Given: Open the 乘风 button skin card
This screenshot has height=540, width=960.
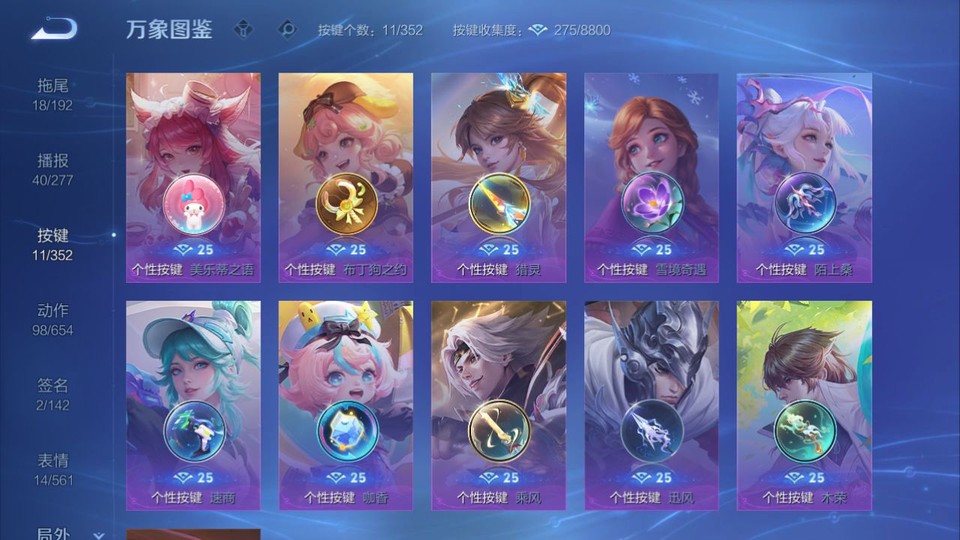Looking at the screenshot, I should tap(498, 405).
